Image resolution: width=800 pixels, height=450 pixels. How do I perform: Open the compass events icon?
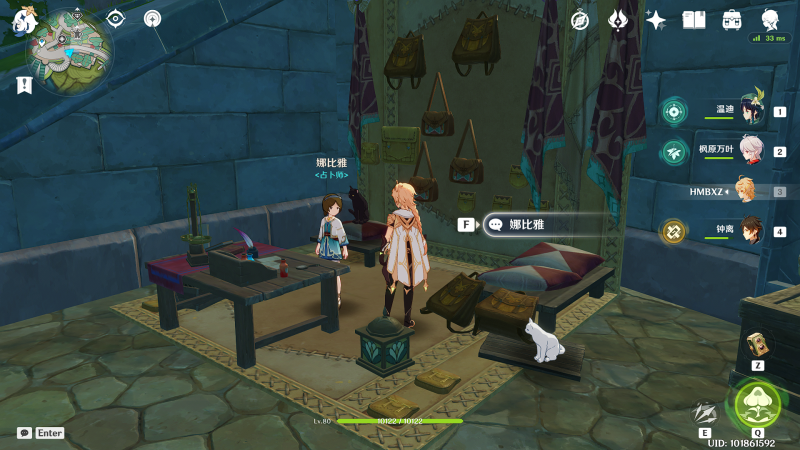[580, 20]
